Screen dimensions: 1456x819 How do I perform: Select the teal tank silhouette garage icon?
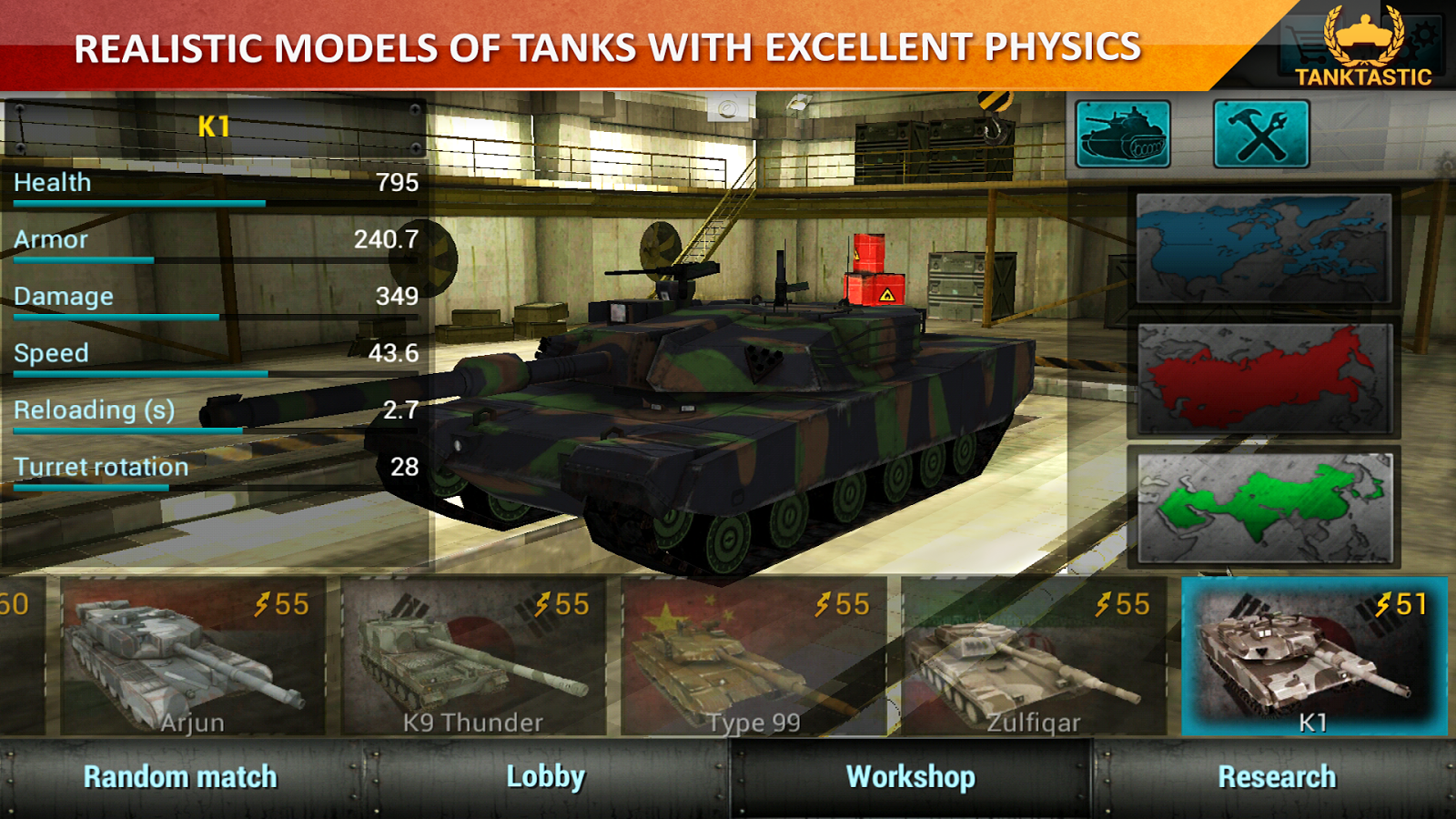click(1121, 132)
